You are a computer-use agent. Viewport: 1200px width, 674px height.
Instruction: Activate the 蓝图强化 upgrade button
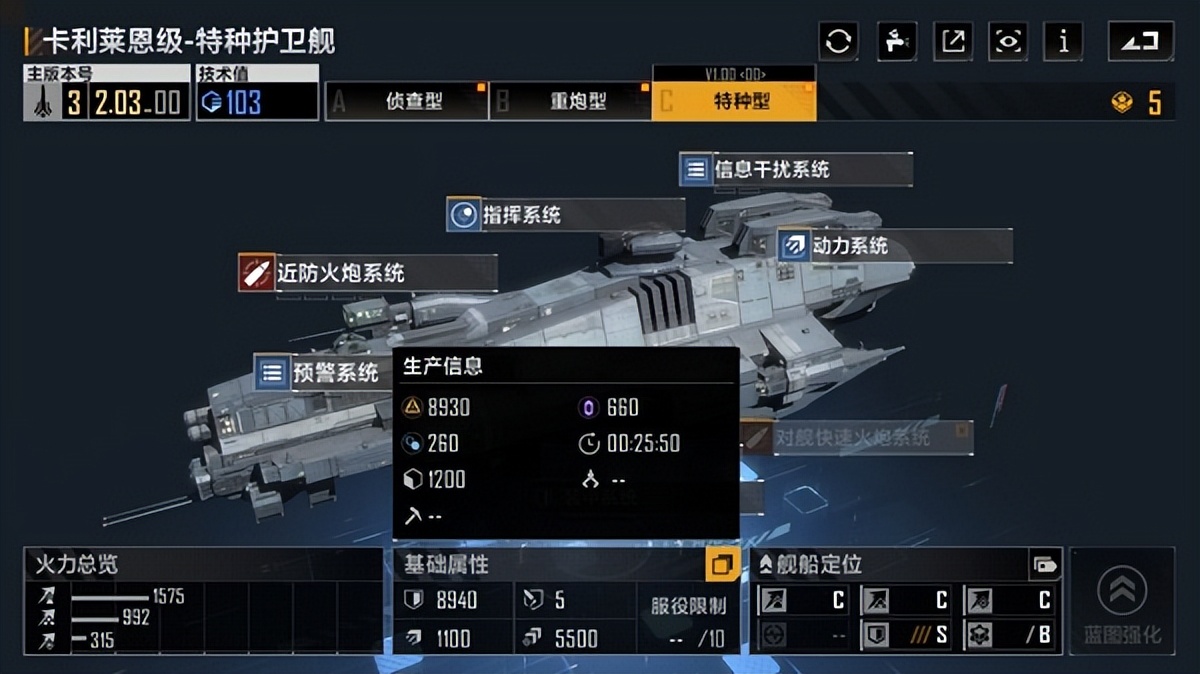(x=1122, y=601)
